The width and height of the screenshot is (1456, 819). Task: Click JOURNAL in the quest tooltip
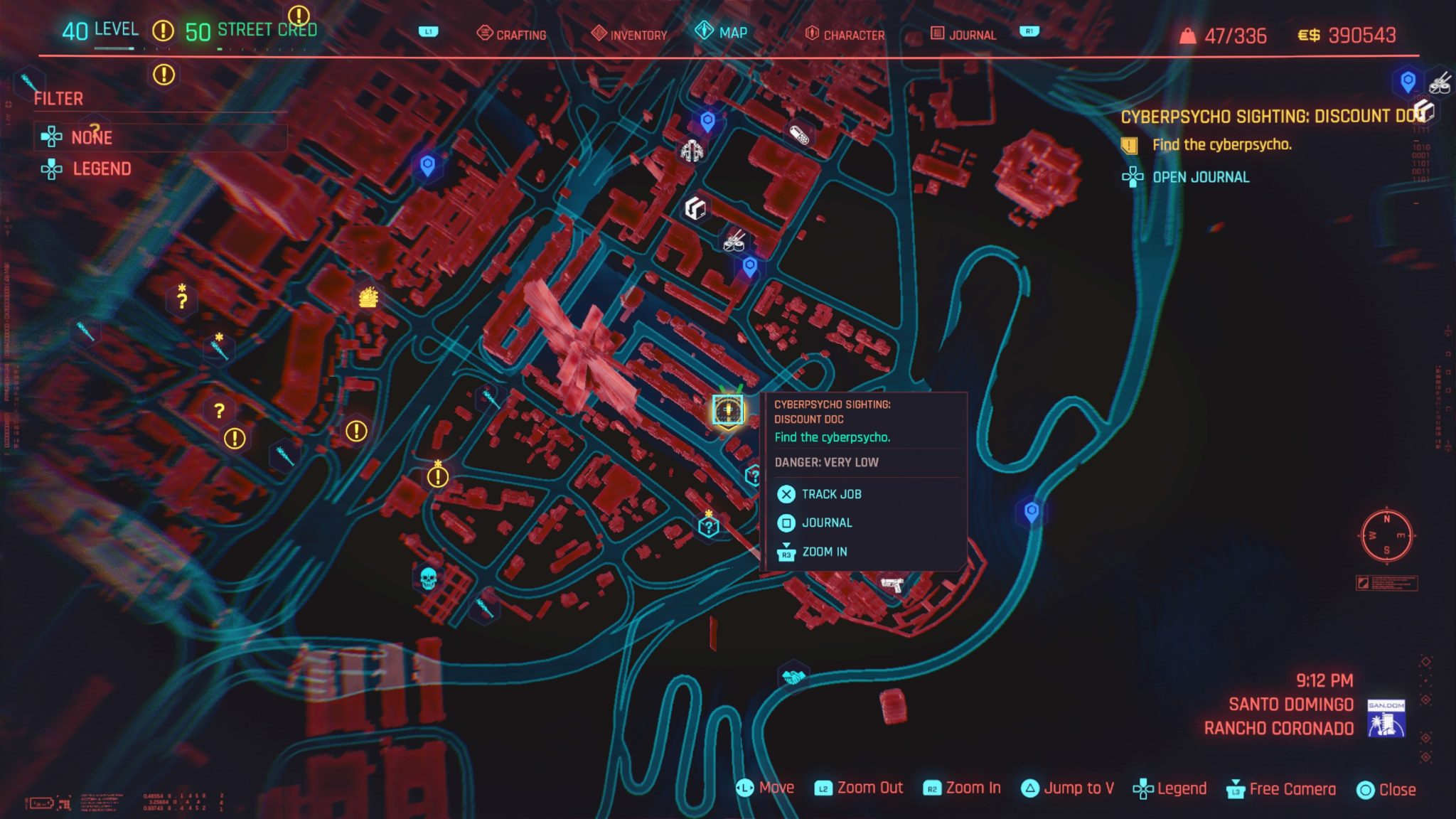(826, 522)
